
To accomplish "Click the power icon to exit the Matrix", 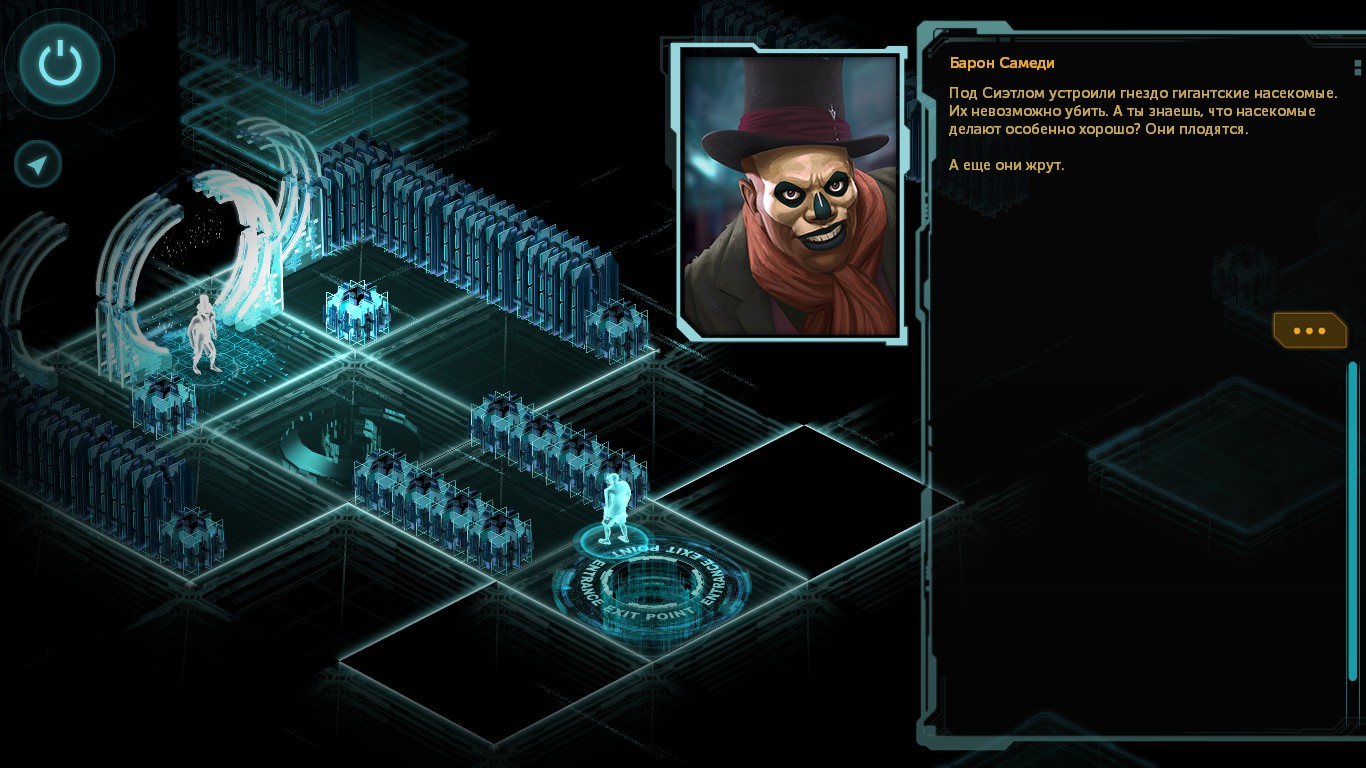I will click(x=58, y=63).
